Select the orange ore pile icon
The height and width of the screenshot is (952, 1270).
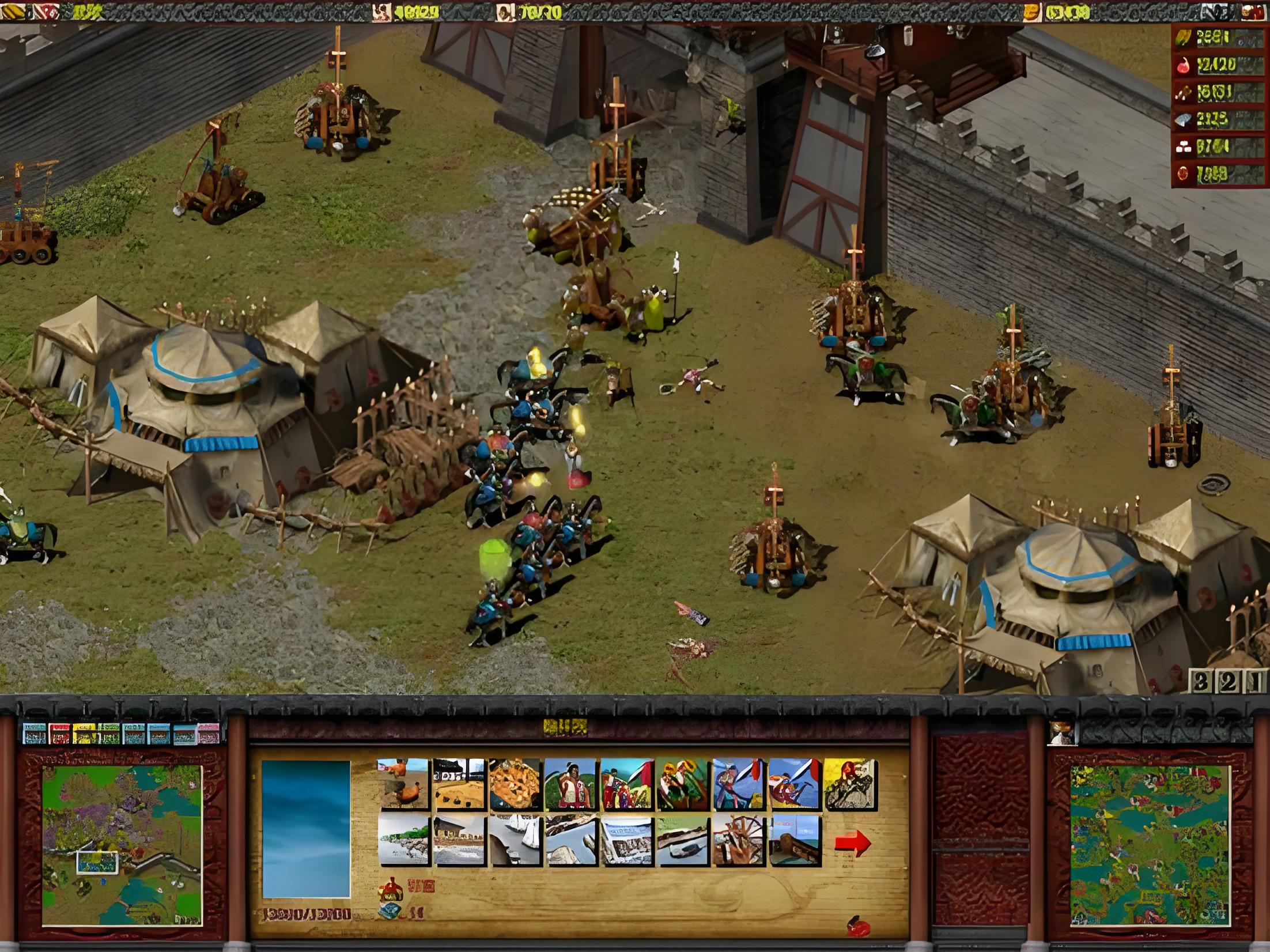[x=515, y=784]
